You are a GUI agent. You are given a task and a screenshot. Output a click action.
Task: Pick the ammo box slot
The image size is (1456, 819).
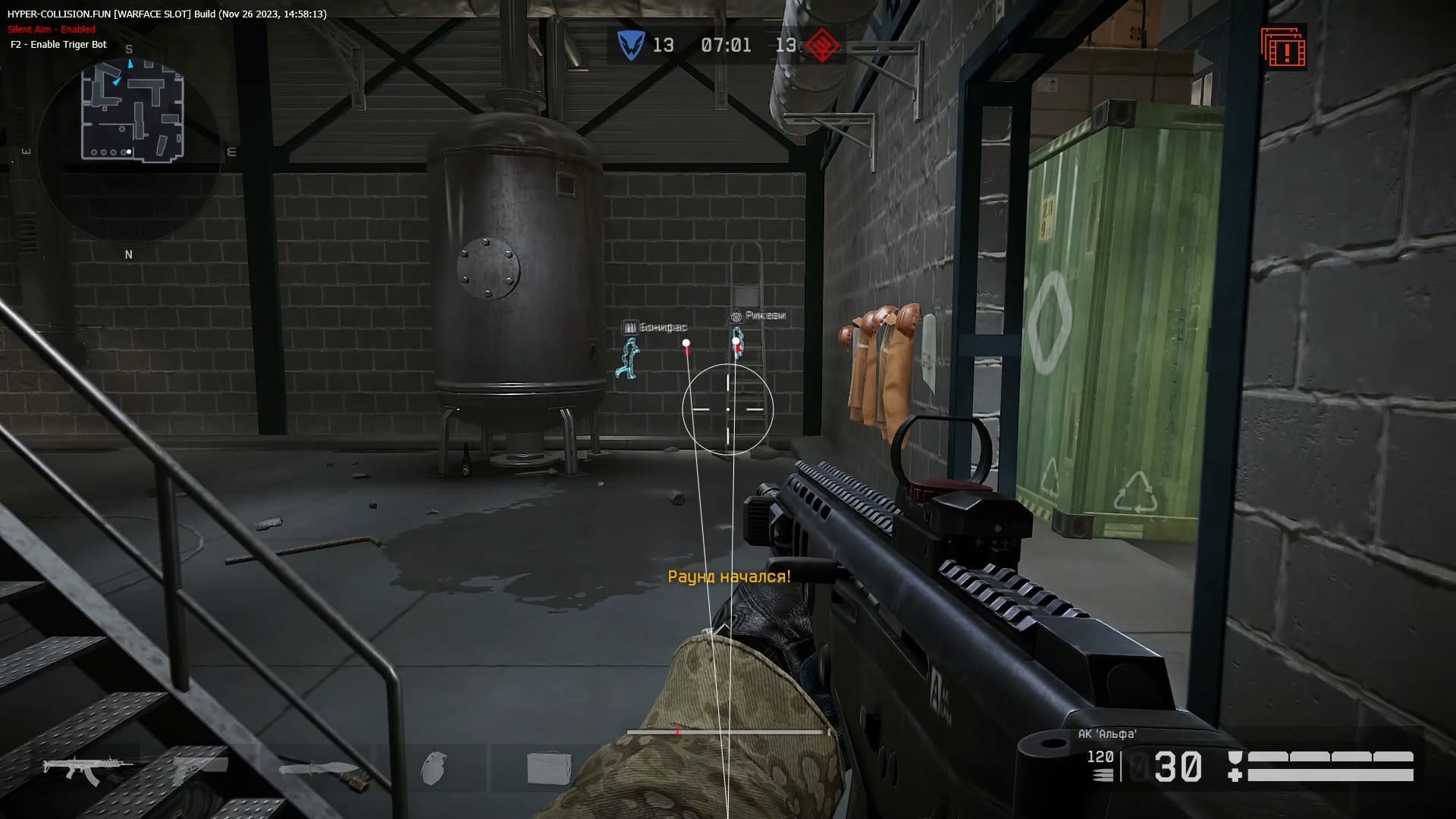548,767
